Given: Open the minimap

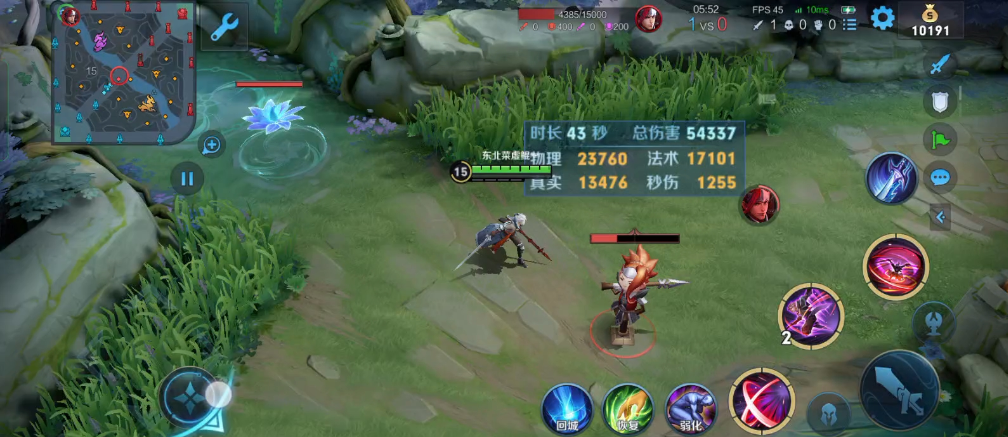Looking at the screenshot, I should [123, 72].
